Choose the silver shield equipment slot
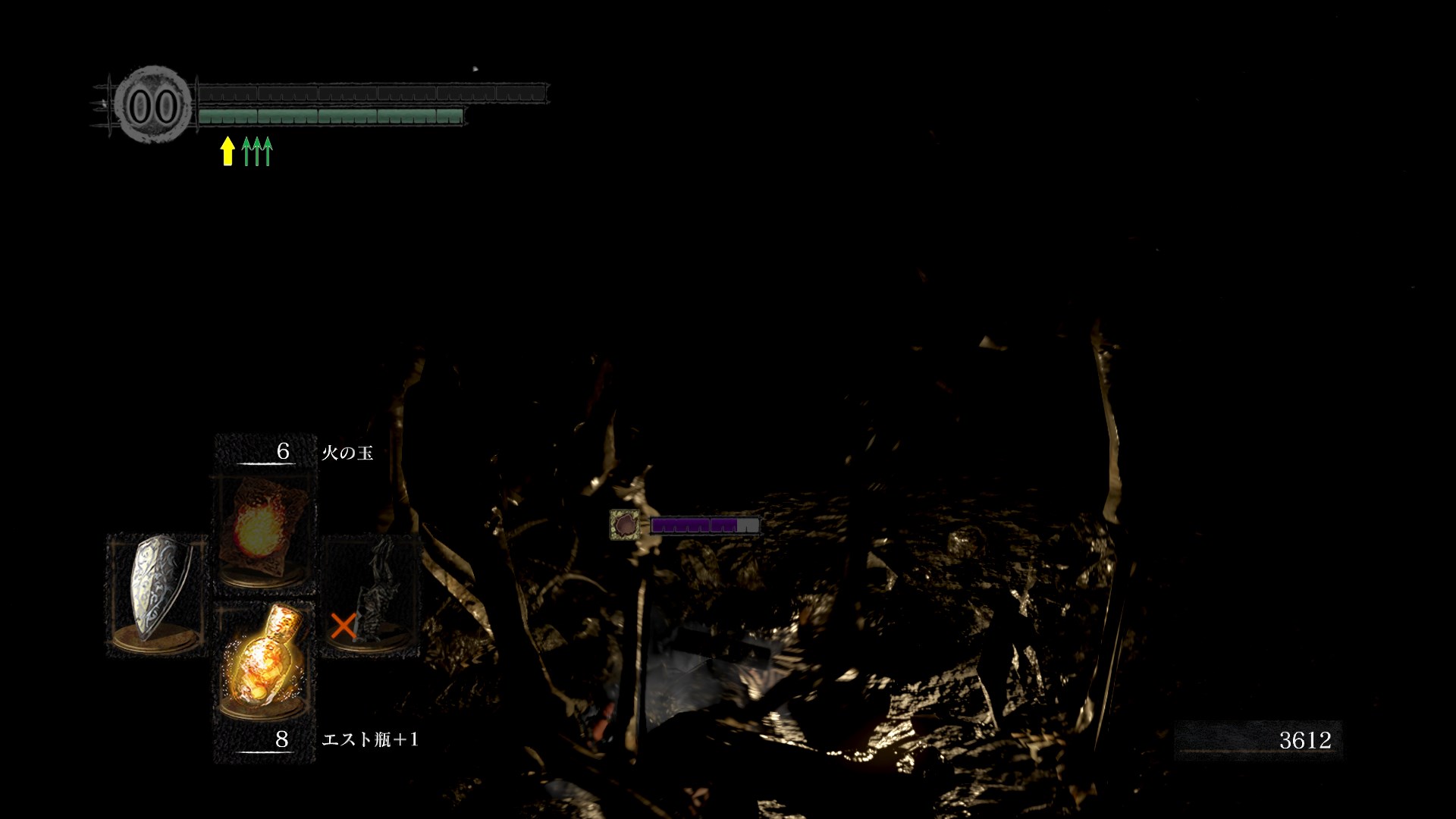This screenshot has width=1456, height=819. click(158, 594)
